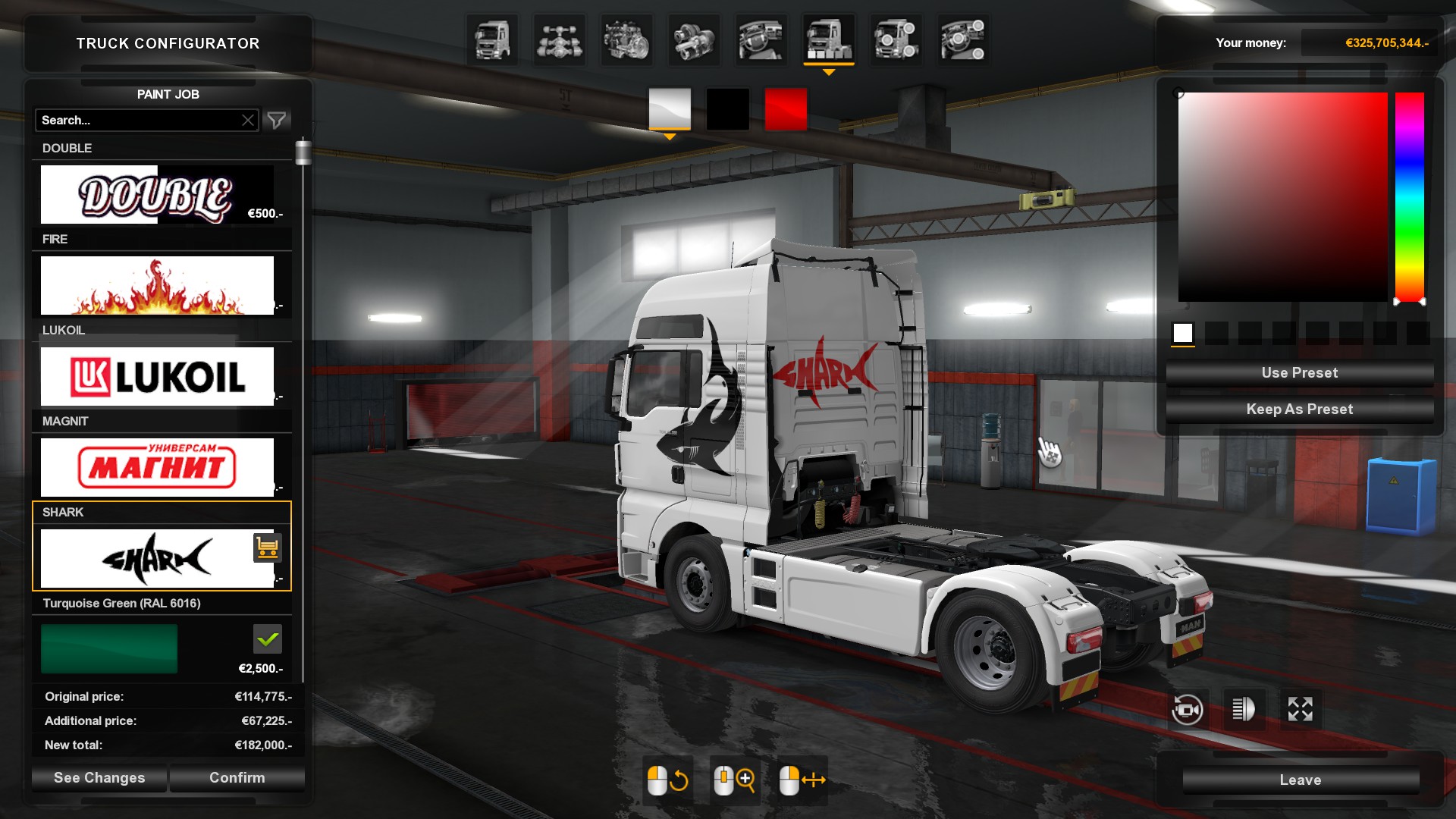
Task: Open the chassis upgrade category
Action: click(x=559, y=40)
